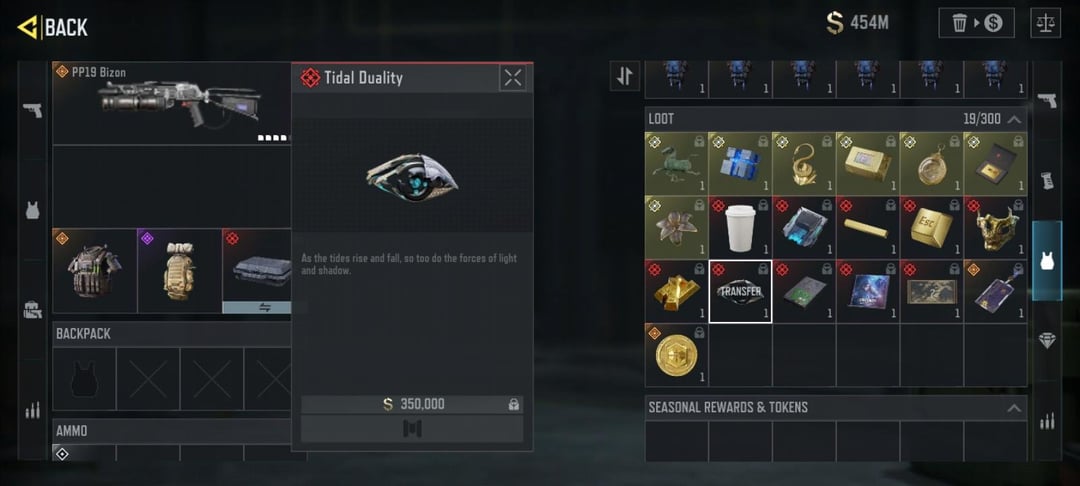Viewport: 1080px width, 486px height.
Task: Select the equipped tactical vest slot
Action: [94, 270]
